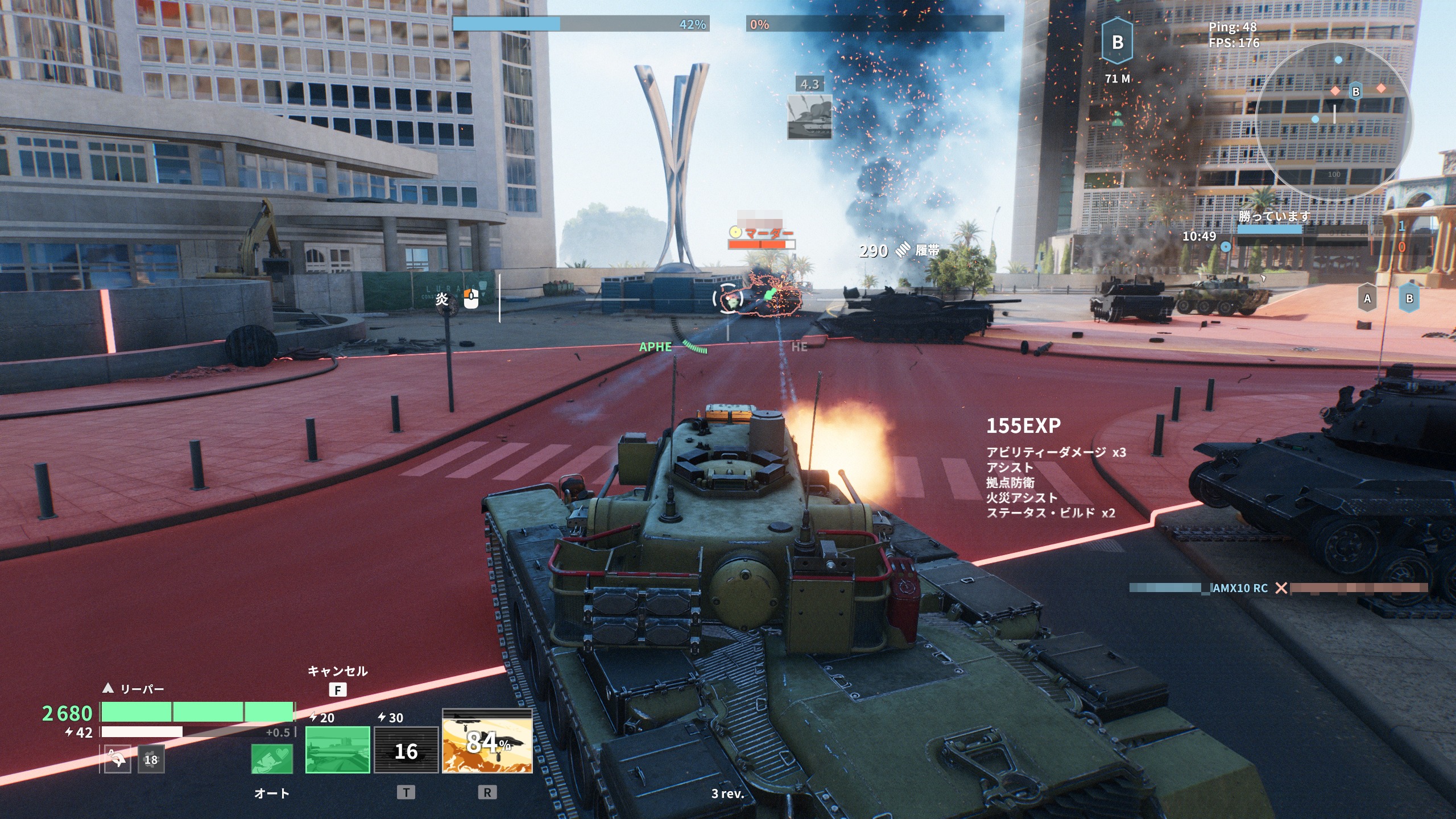Select the grey A capture point hexagon

point(1367,299)
